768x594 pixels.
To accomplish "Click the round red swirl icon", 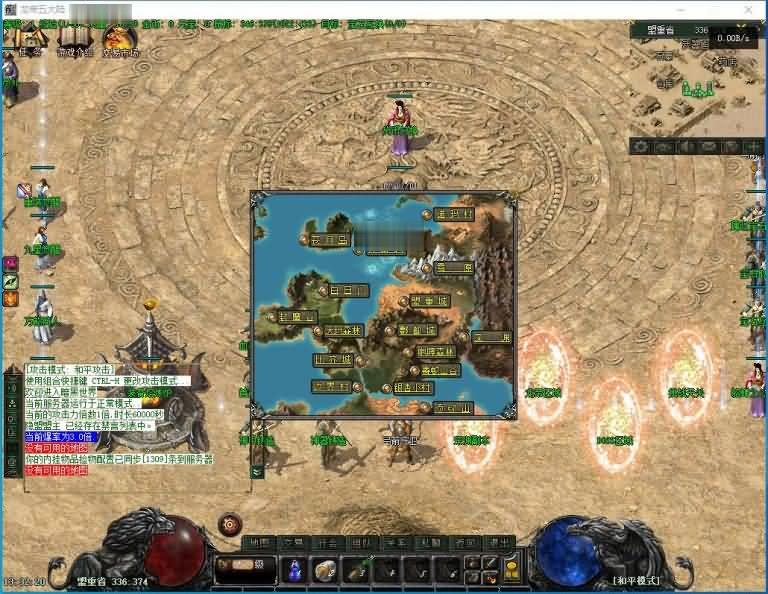I will [x=231, y=524].
